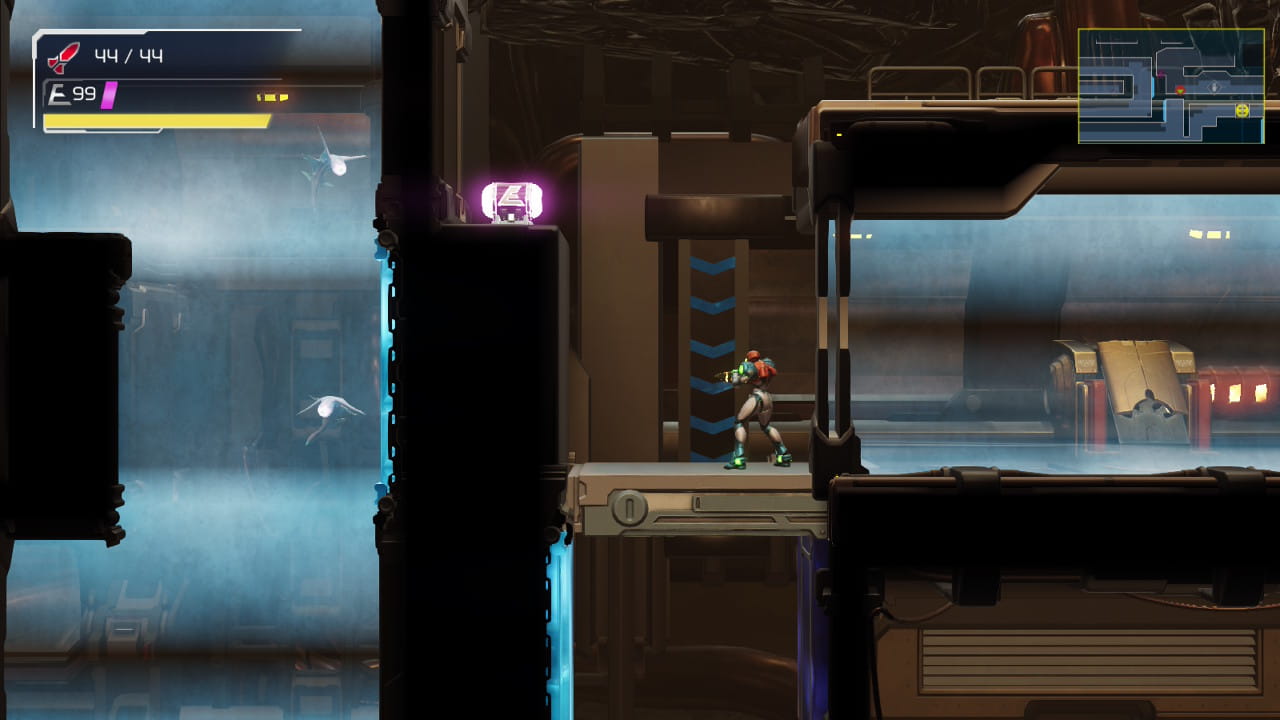Select the white diamond door icon on the minimap
Viewport: 1280px width, 720px height.
pos(1213,87)
